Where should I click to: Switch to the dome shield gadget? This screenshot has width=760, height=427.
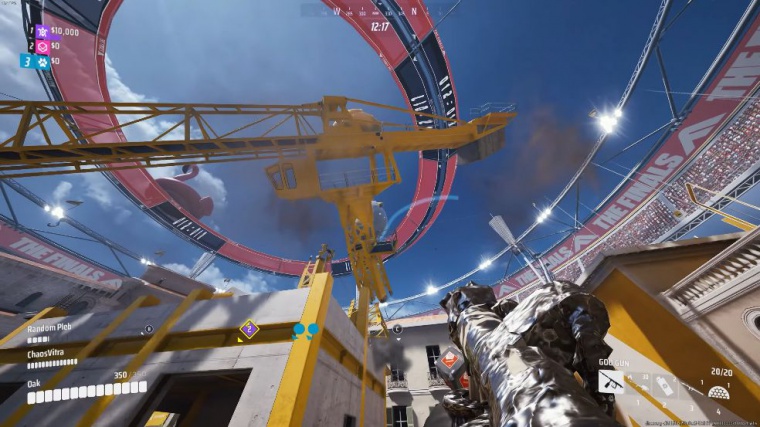(717, 391)
